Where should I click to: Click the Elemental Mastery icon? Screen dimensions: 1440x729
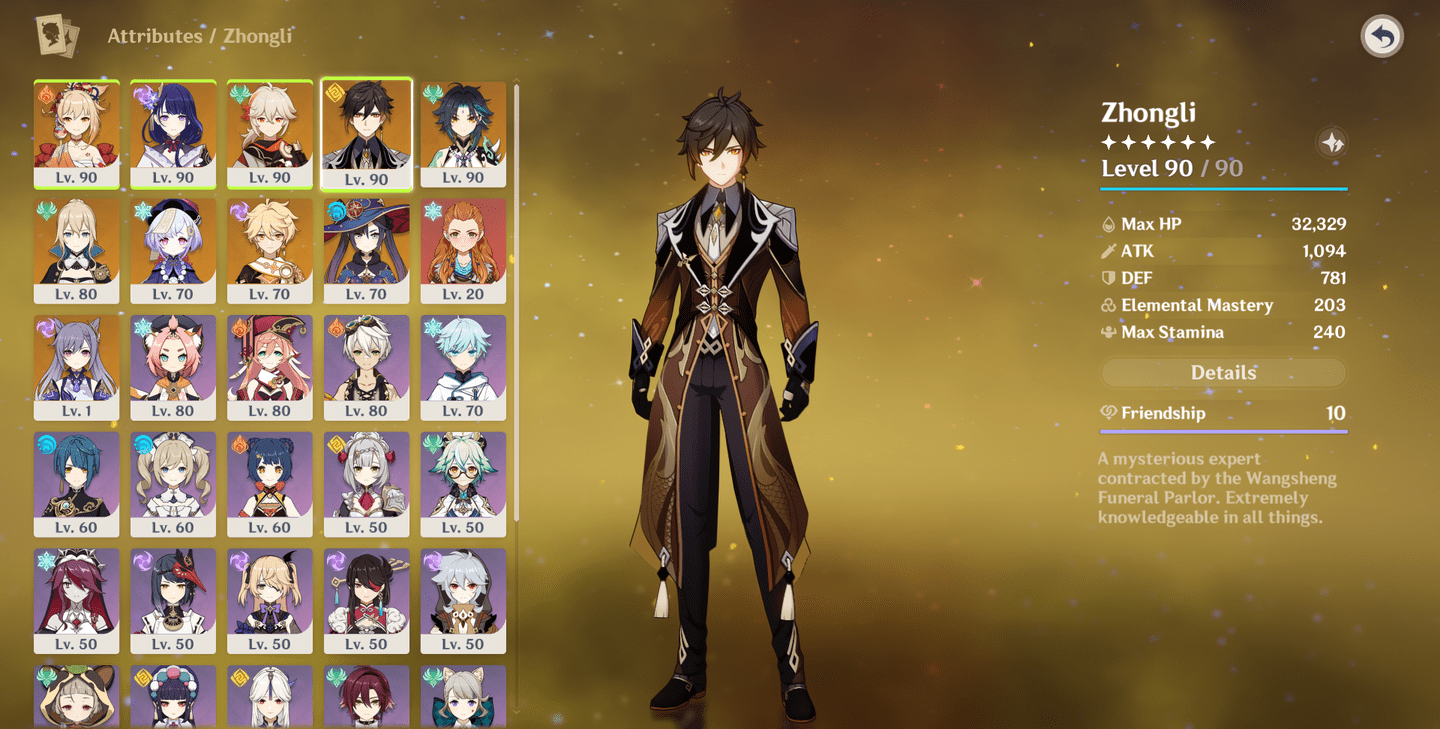point(1106,305)
